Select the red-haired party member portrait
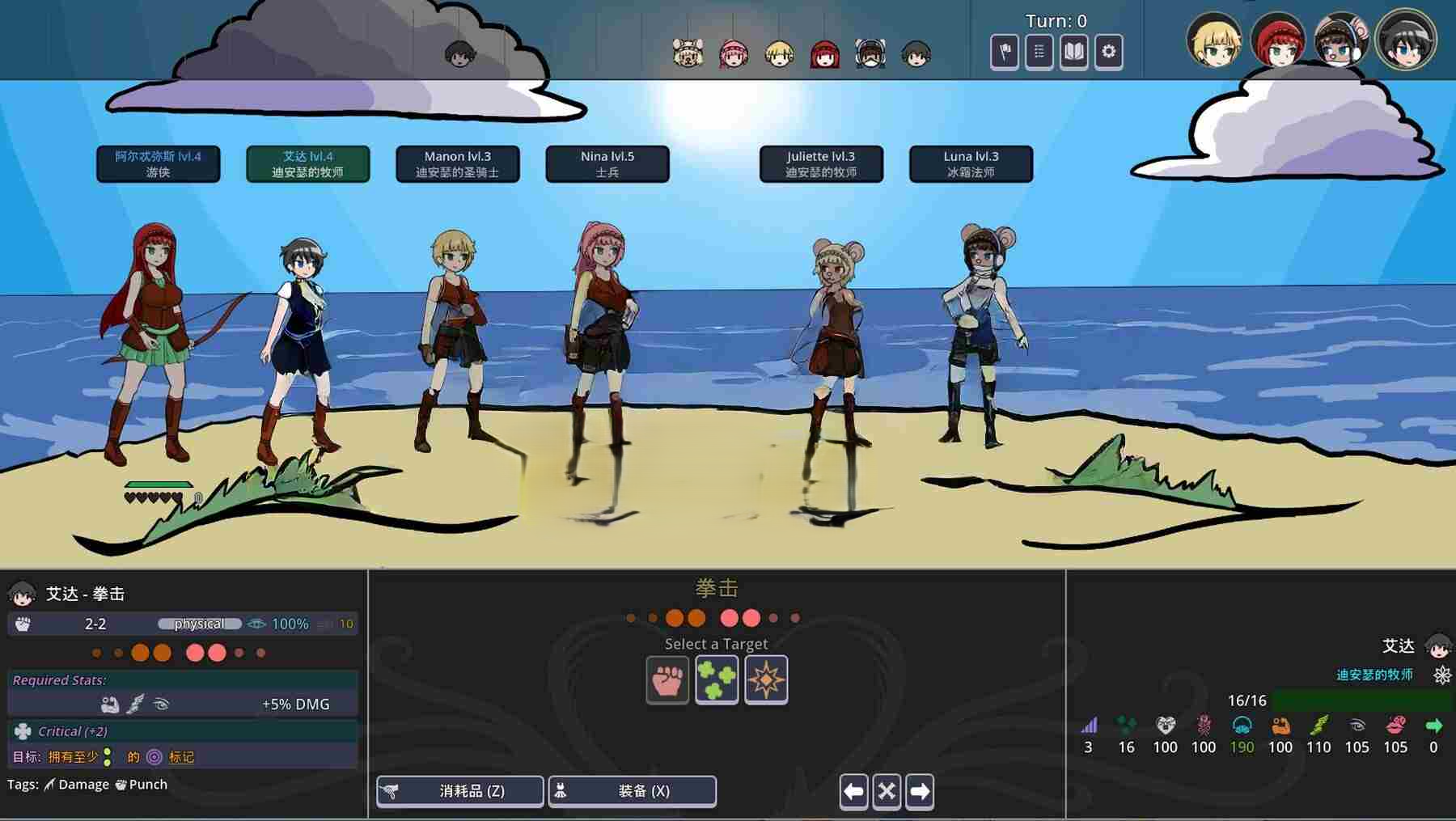1456x821 pixels. [1277, 40]
